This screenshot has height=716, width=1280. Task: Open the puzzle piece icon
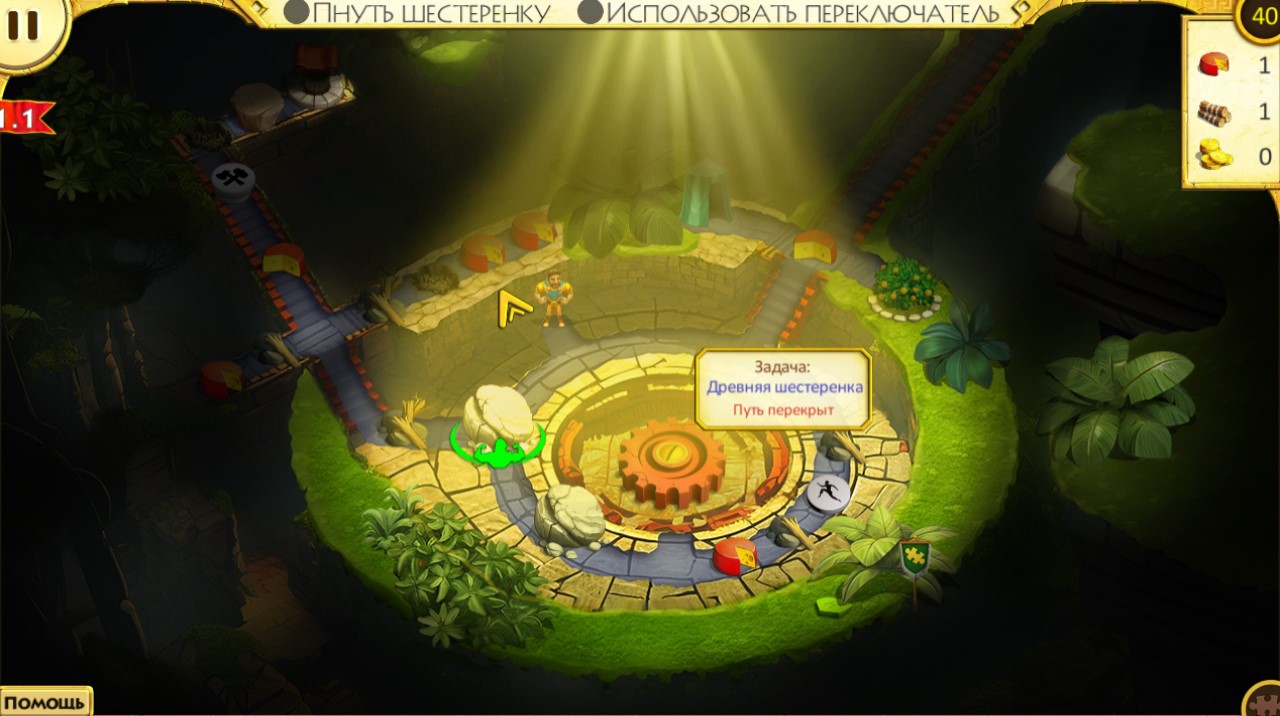(1264, 700)
